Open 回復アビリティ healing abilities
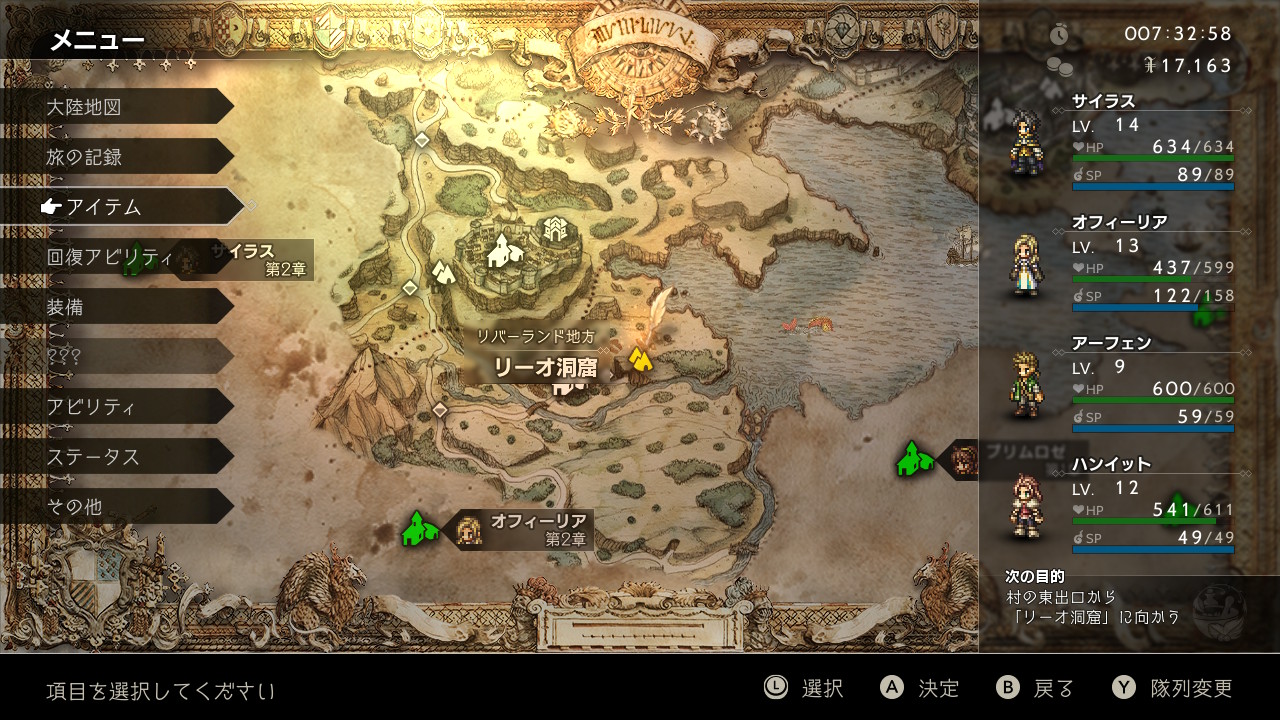Image resolution: width=1280 pixels, height=720 pixels. pyautogui.click(x=102, y=257)
